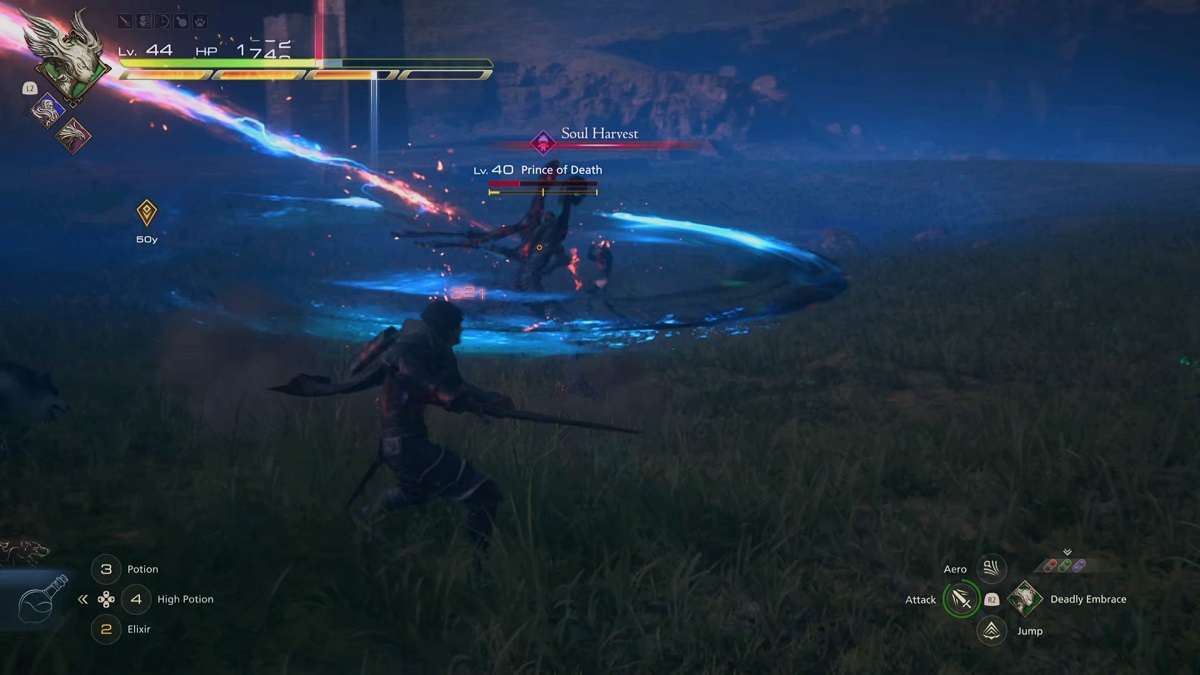Image resolution: width=1200 pixels, height=675 pixels.
Task: Activate the Jump action icon
Action: [x=991, y=630]
